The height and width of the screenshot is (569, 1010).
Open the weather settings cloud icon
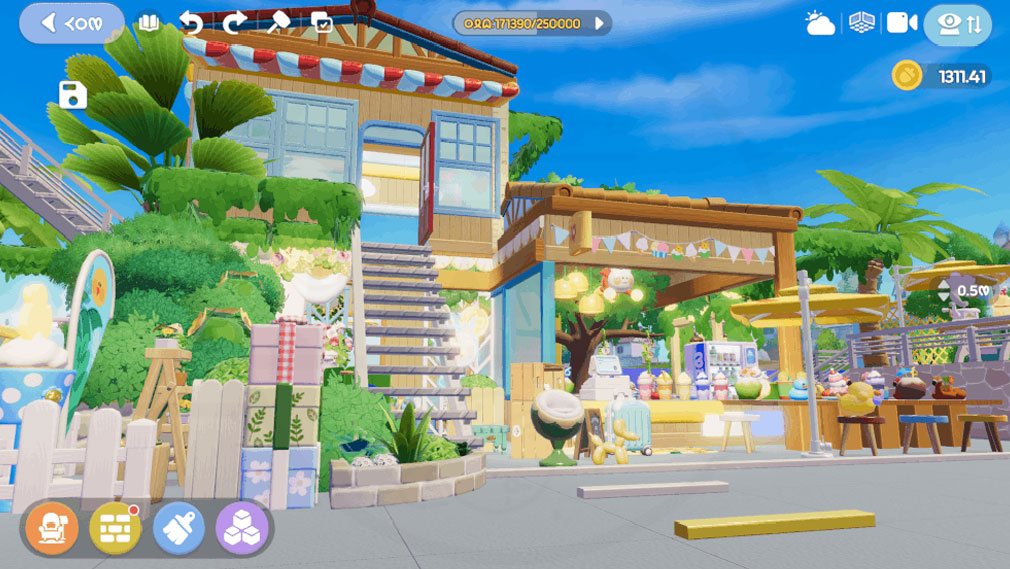[820, 24]
